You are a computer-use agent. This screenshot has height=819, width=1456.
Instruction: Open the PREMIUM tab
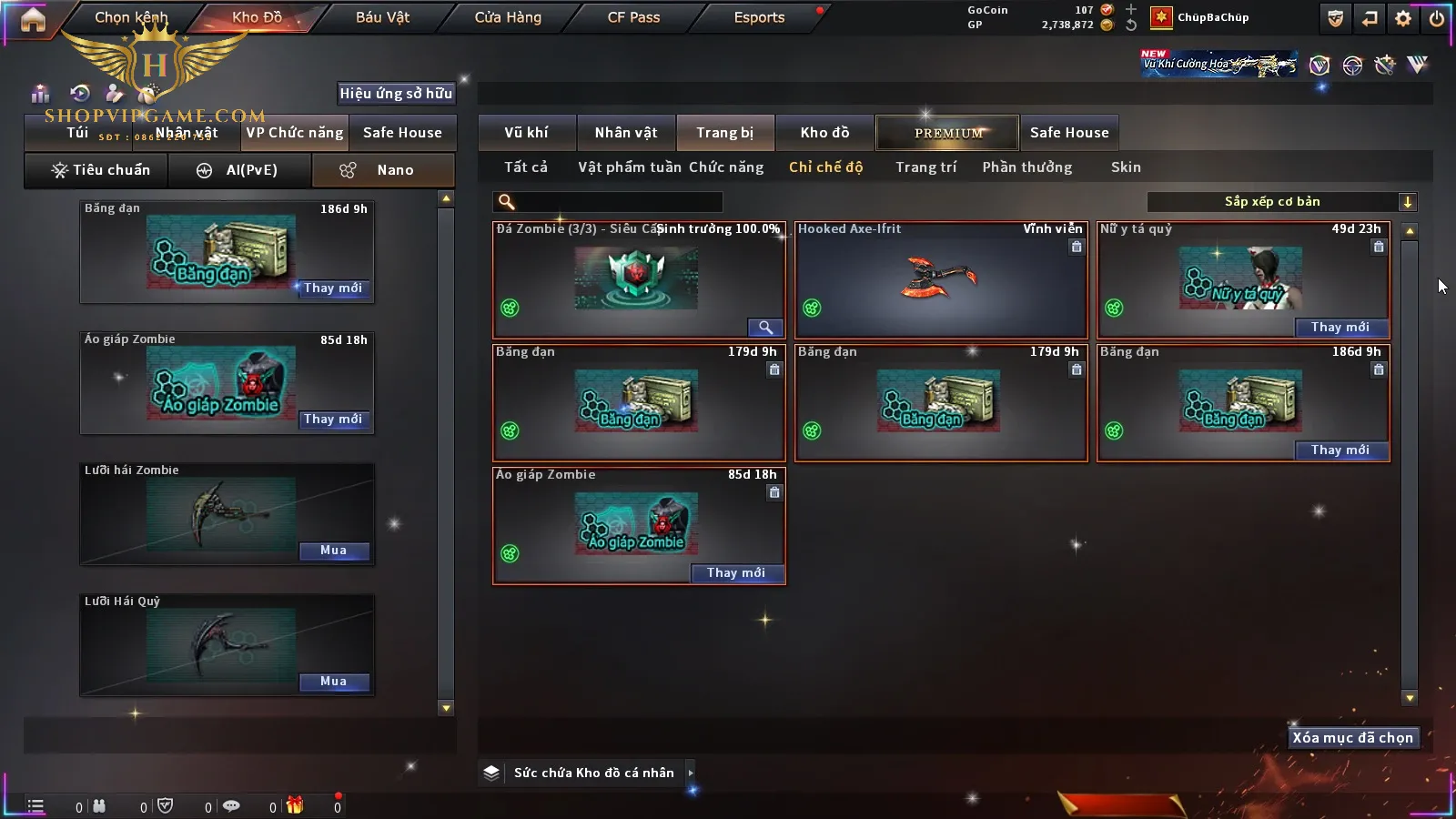pos(948,133)
